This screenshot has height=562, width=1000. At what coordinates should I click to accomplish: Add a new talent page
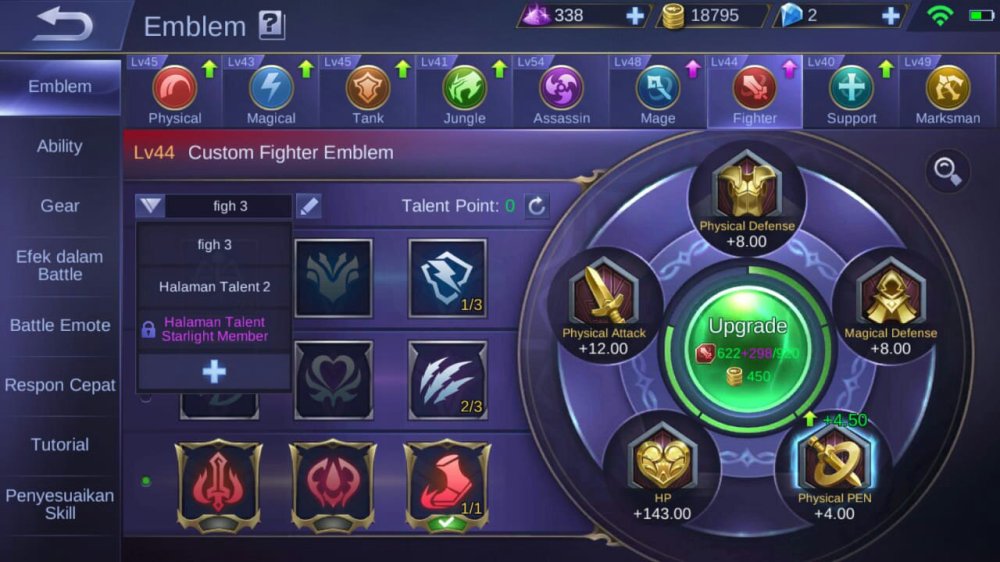tap(214, 372)
